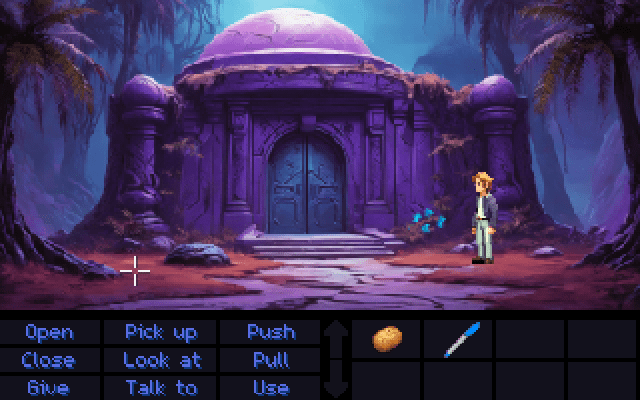Click the inventory scroll up arrow
640x400 pixels.
[336, 336]
